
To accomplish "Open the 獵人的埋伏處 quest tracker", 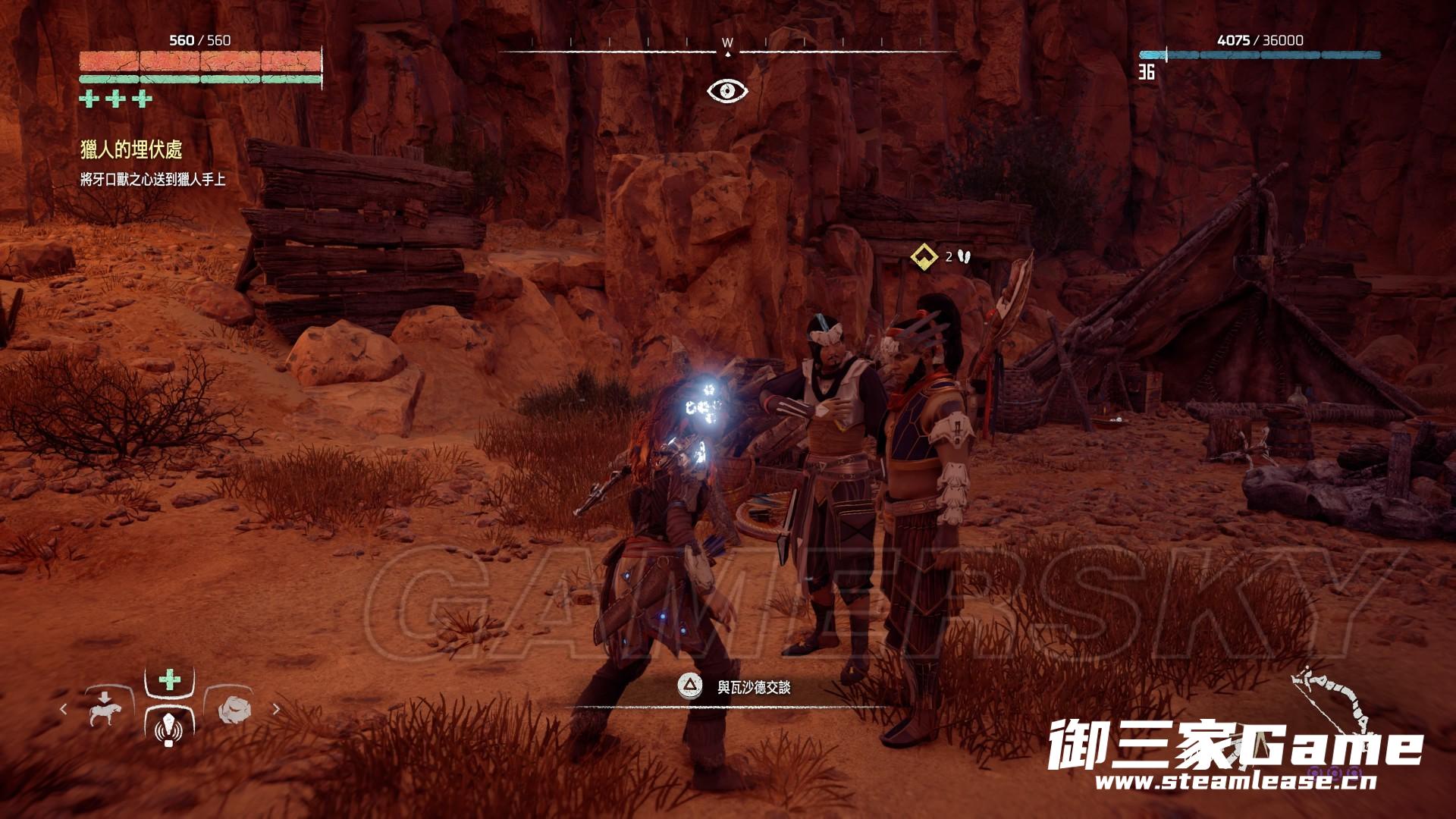I will [x=131, y=149].
